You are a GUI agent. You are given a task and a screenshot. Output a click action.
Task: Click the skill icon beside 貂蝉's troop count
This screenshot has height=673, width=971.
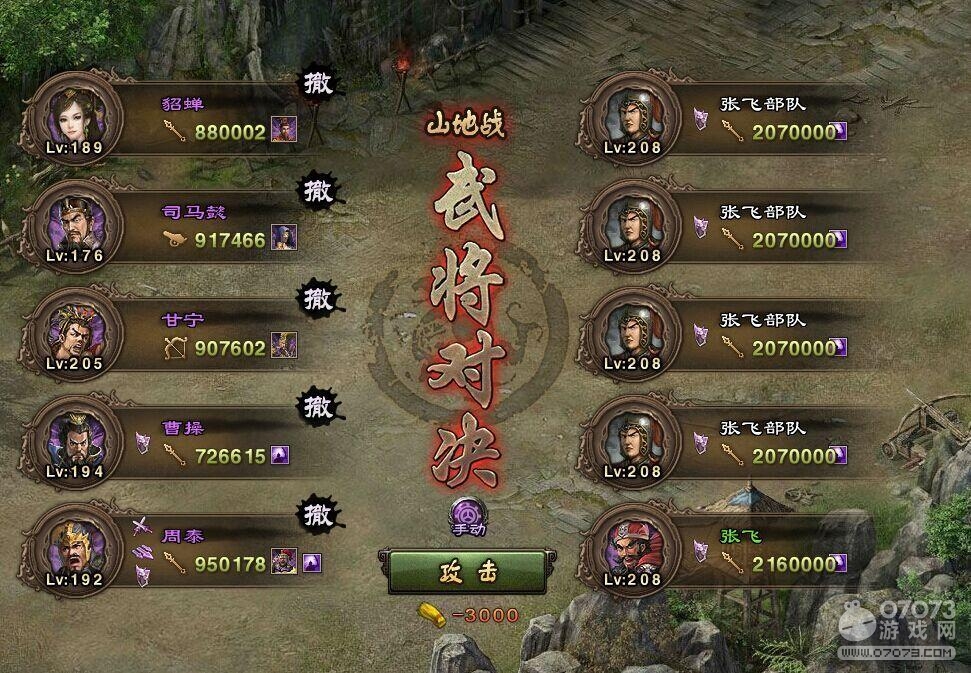point(284,131)
